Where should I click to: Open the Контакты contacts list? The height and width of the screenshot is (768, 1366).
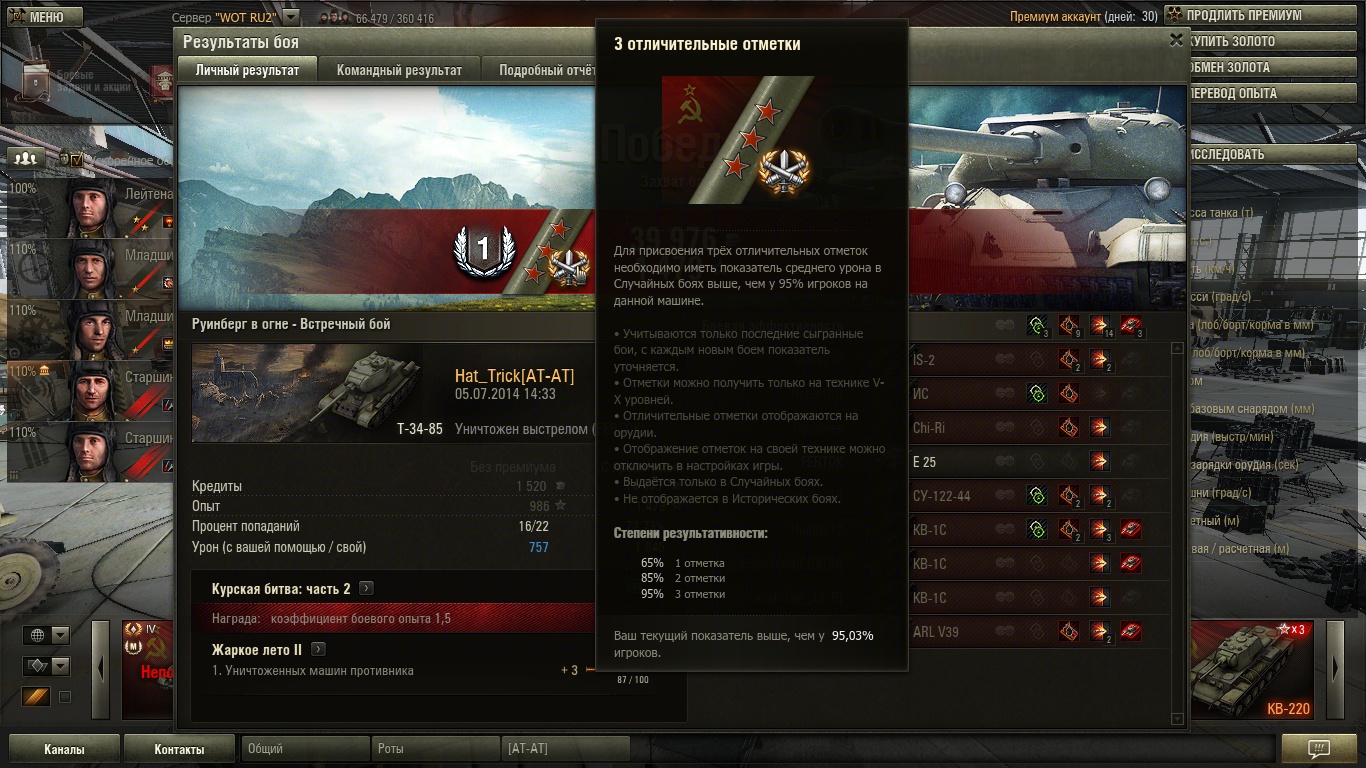[179, 749]
